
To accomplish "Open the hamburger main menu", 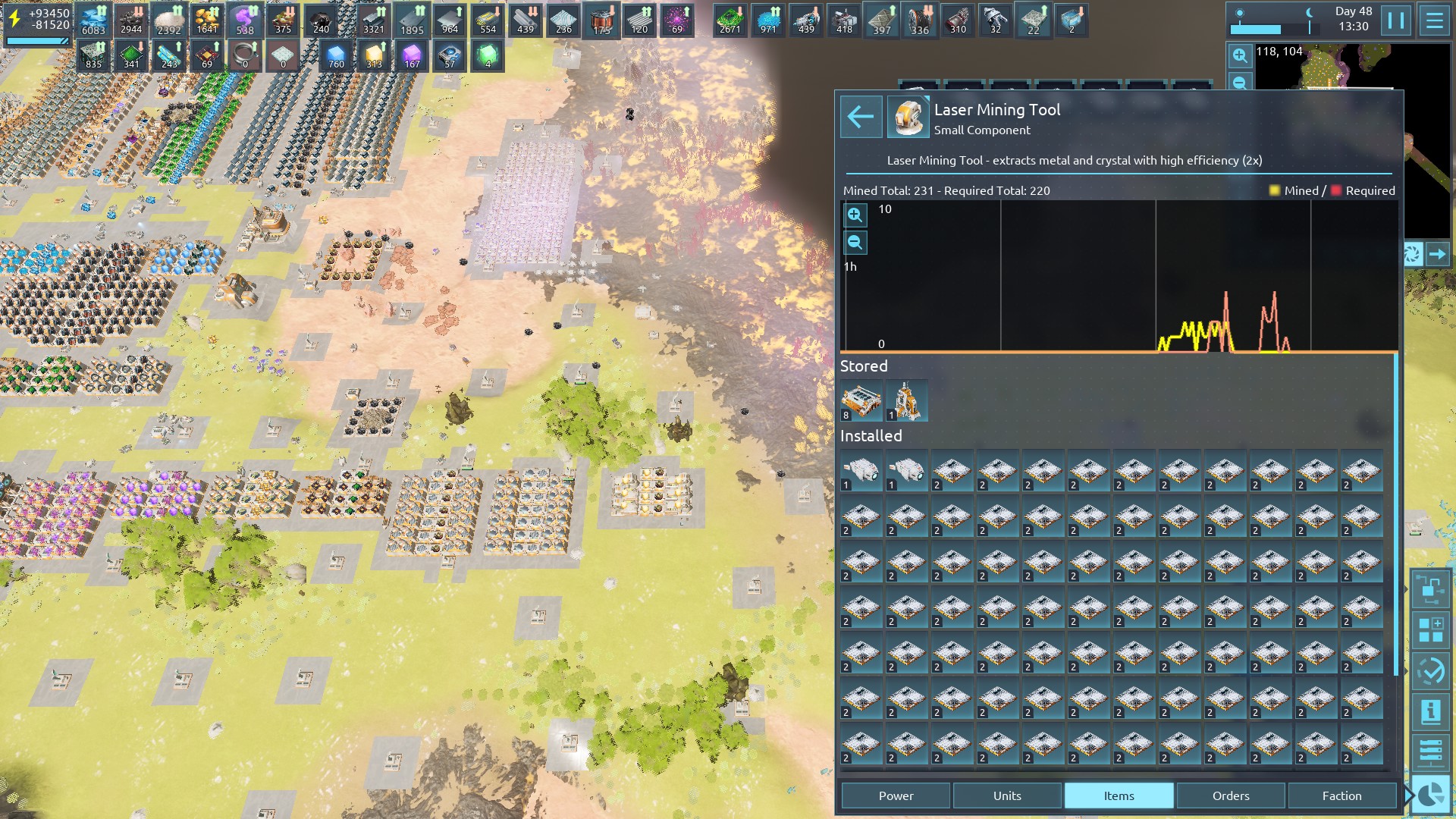I will pos(1434,20).
